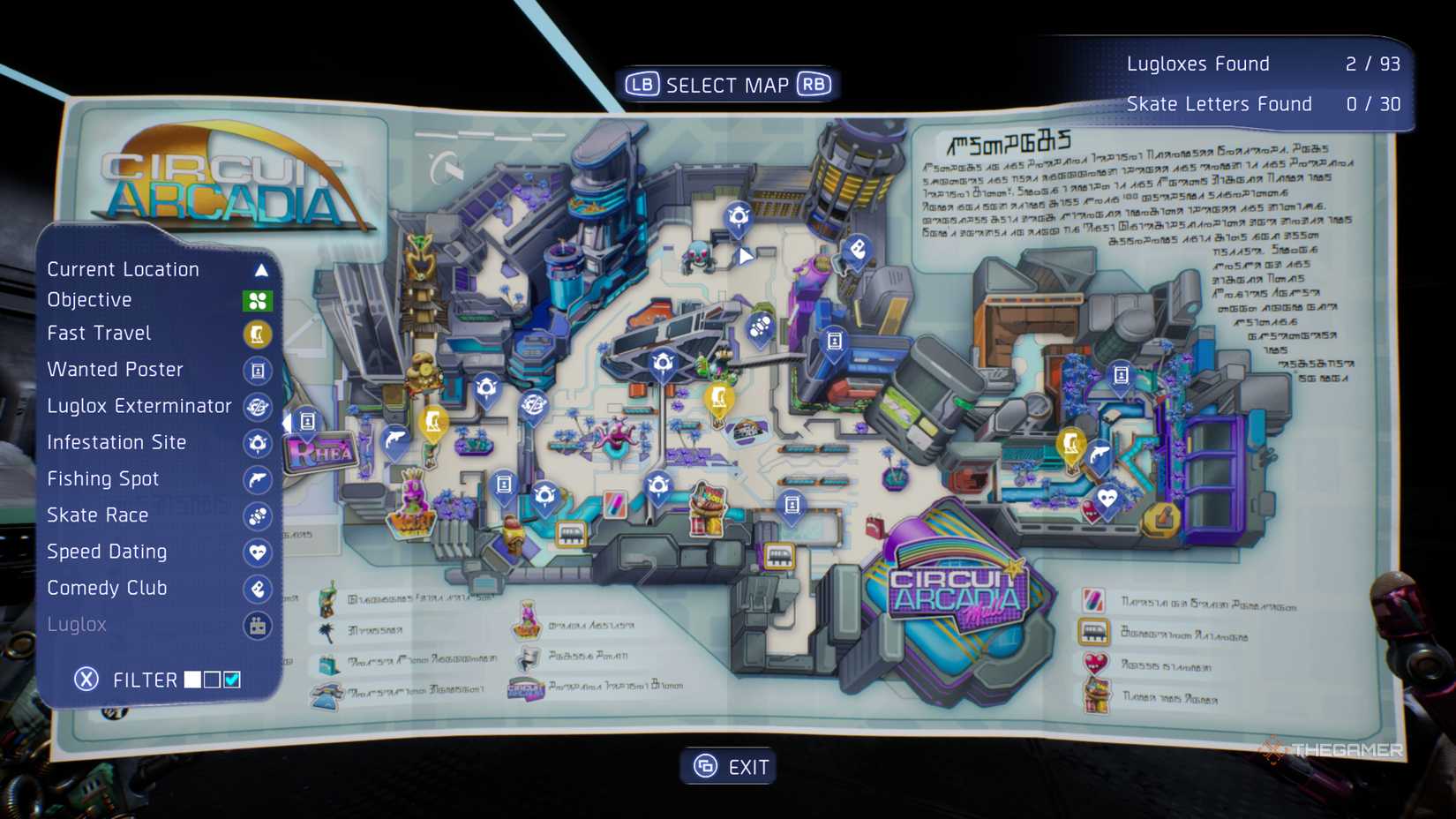Select the Luglox Exterminator icon

coord(258,407)
